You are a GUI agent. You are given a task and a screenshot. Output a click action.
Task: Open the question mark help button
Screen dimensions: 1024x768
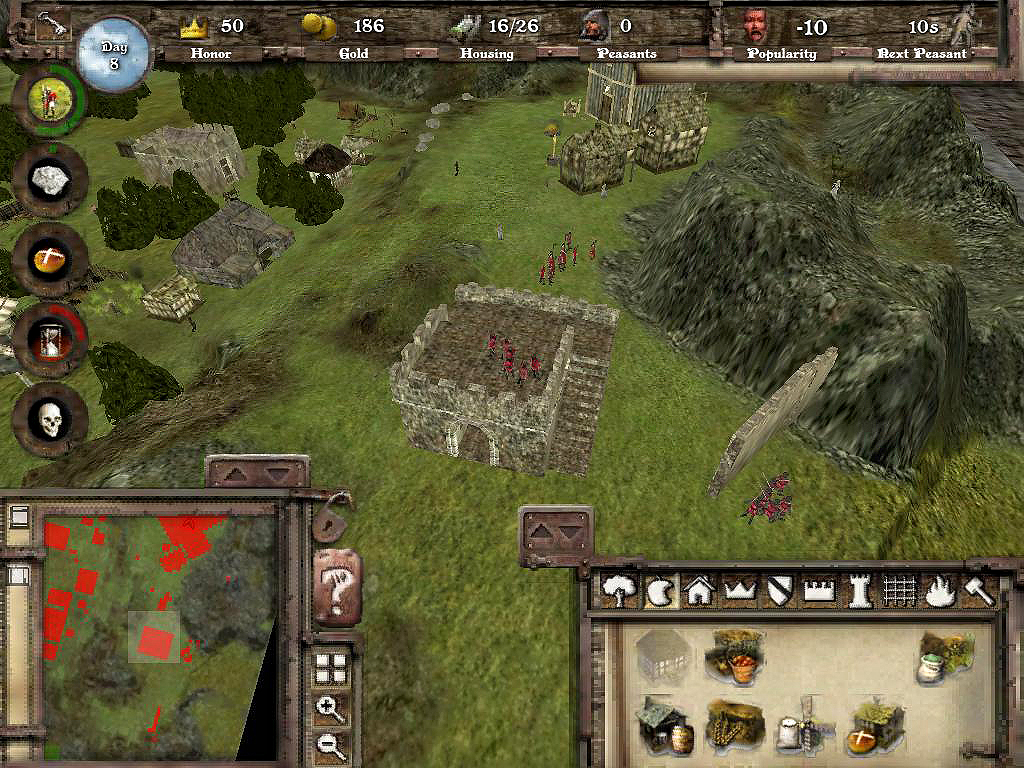338,588
